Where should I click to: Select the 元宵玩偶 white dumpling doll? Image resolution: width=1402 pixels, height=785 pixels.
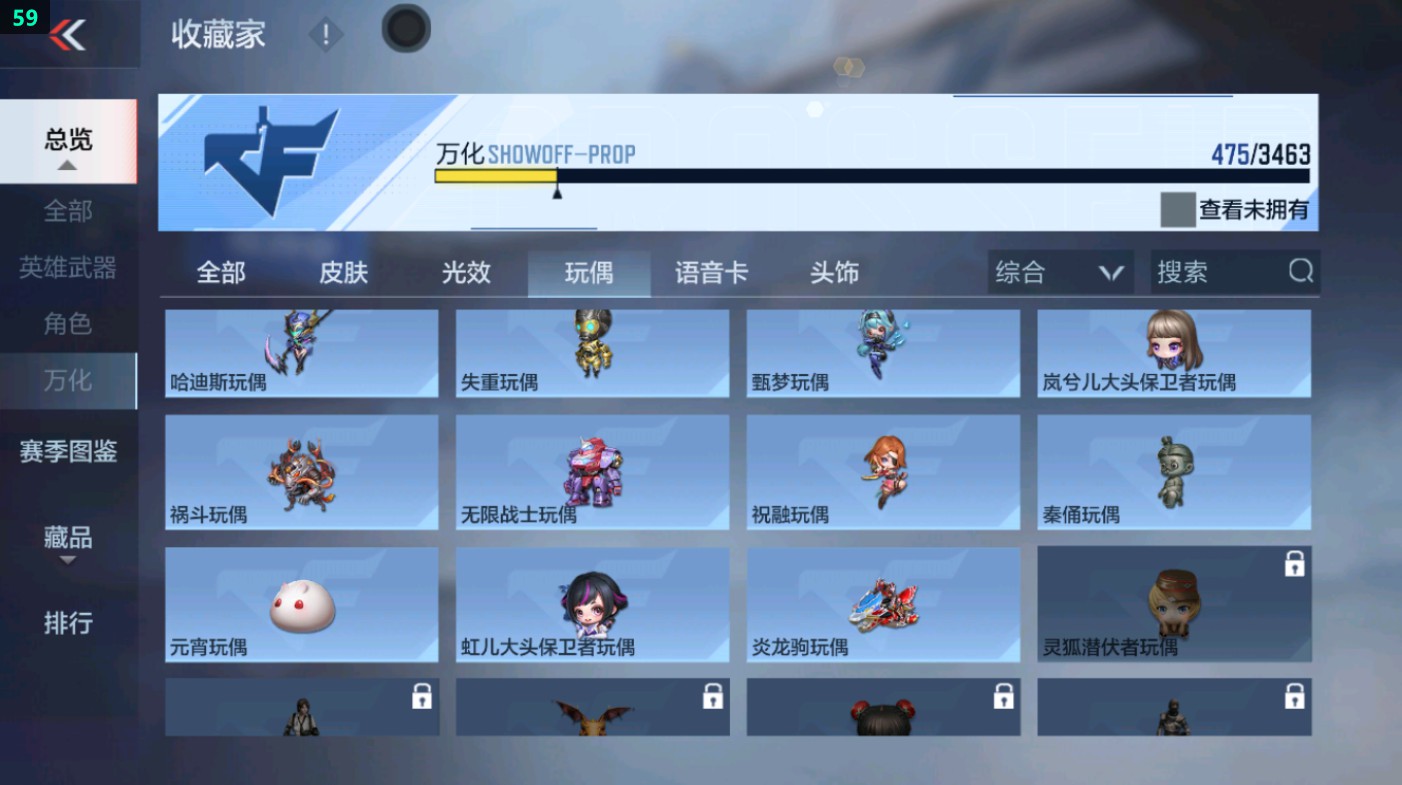point(301,603)
